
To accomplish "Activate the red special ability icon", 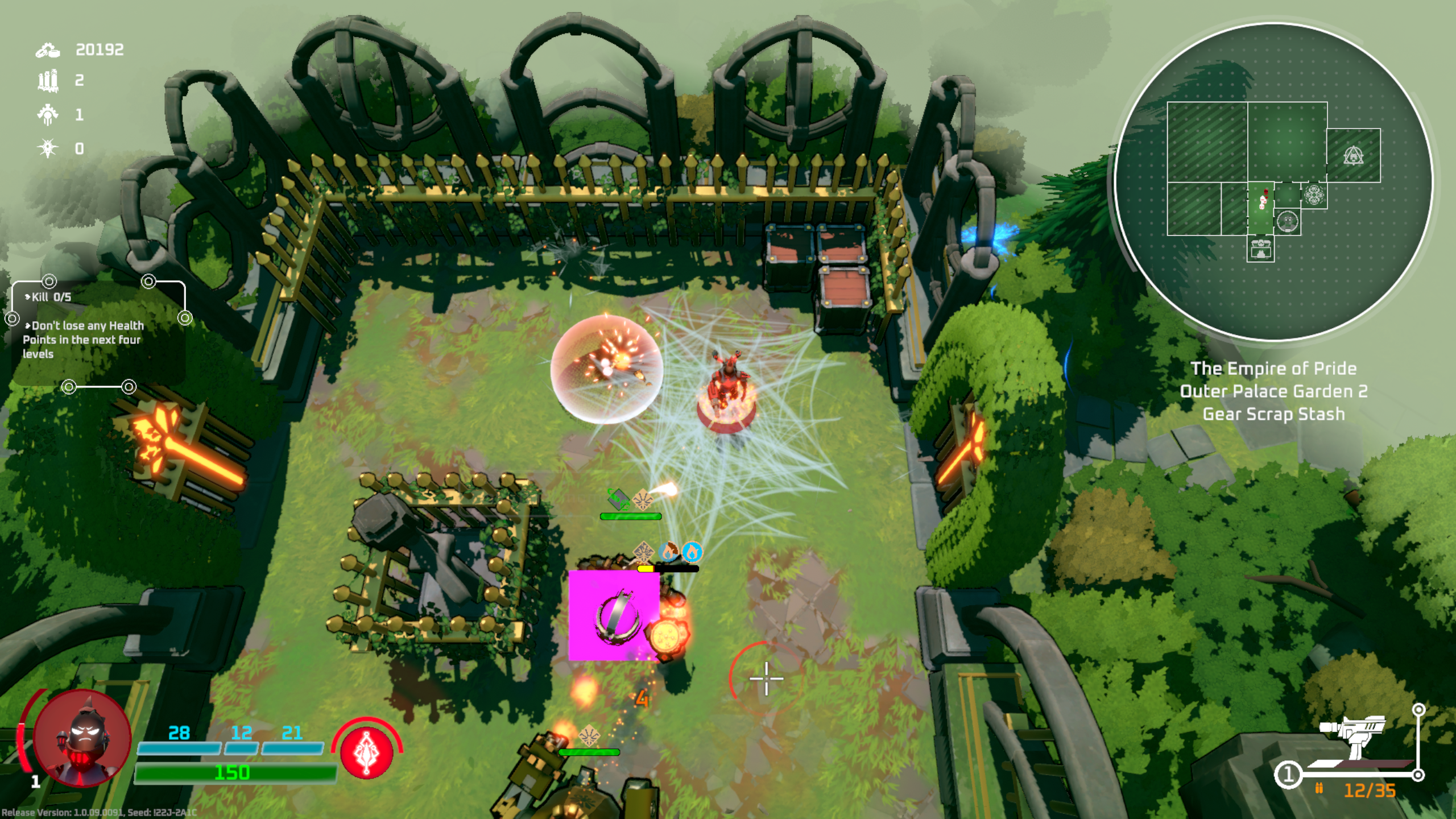I will pyautogui.click(x=367, y=751).
